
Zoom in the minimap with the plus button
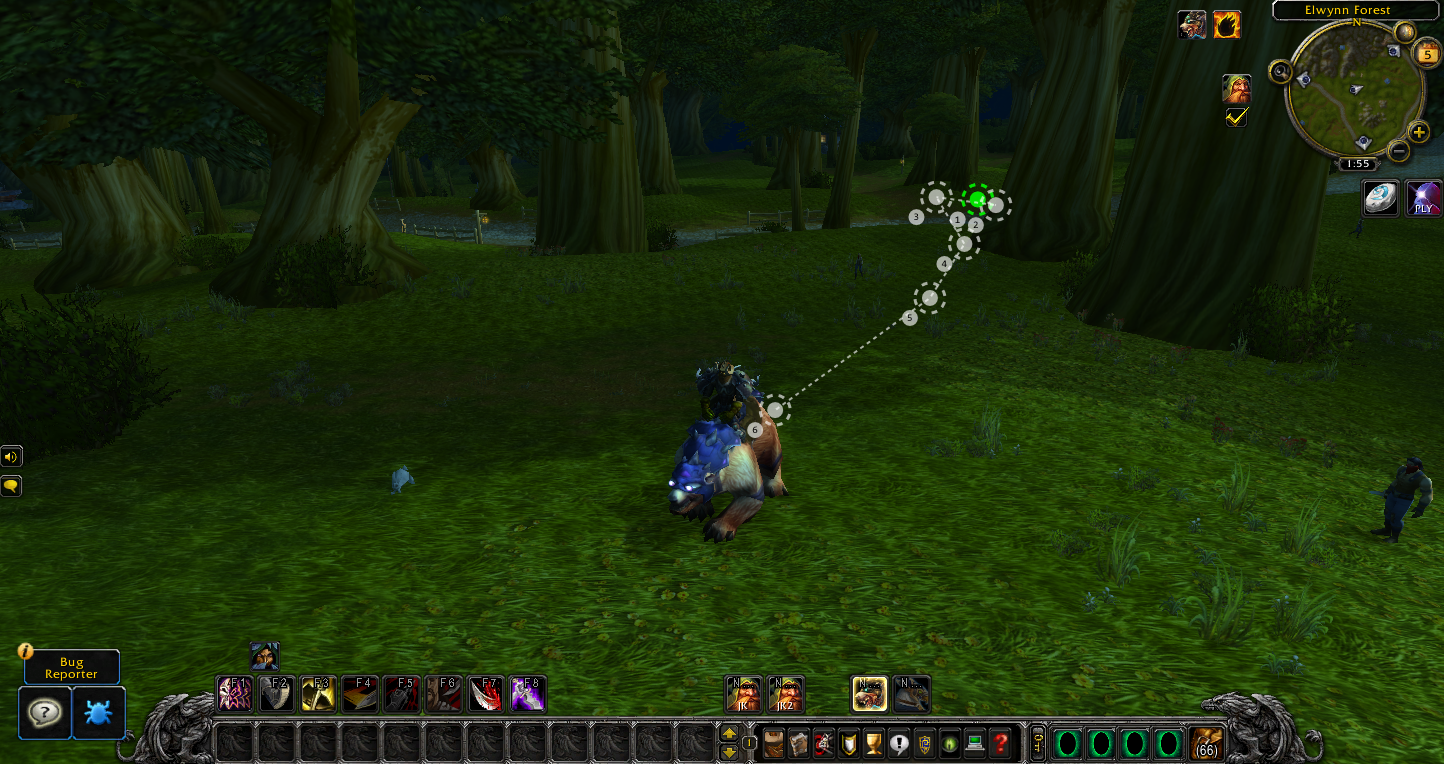point(1418,132)
